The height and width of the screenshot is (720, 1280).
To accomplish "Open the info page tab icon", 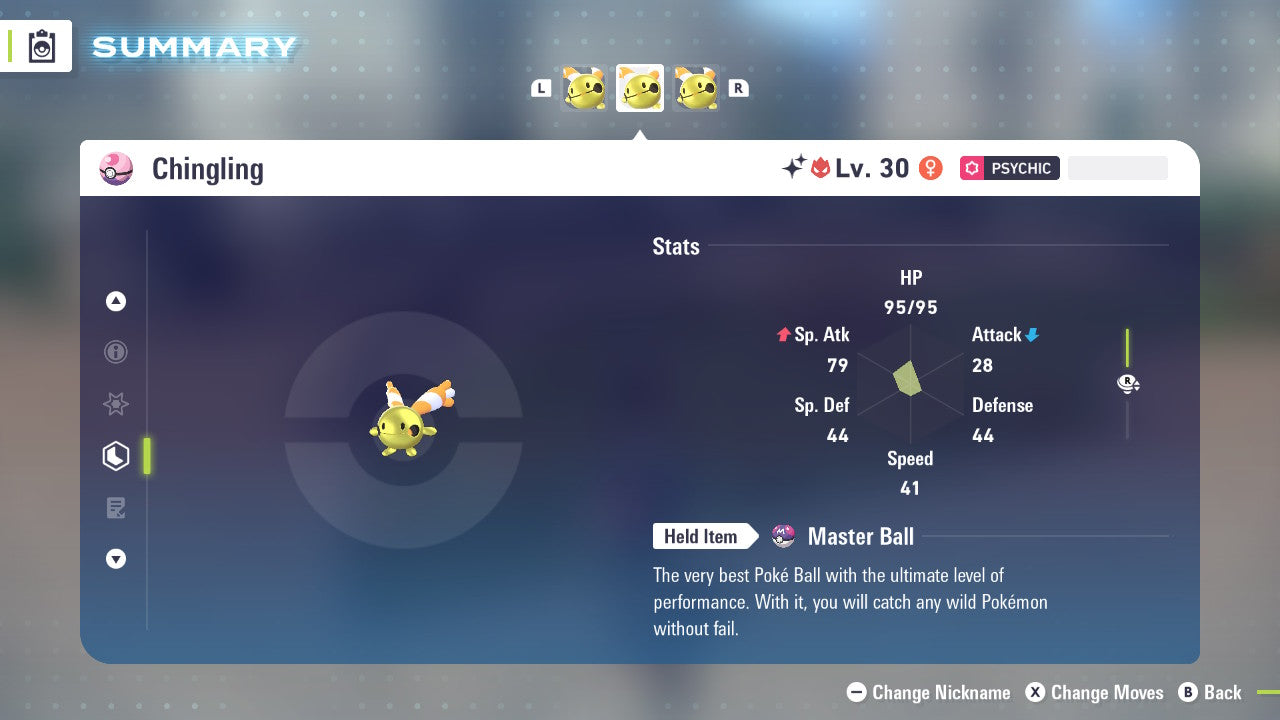I will click(116, 352).
